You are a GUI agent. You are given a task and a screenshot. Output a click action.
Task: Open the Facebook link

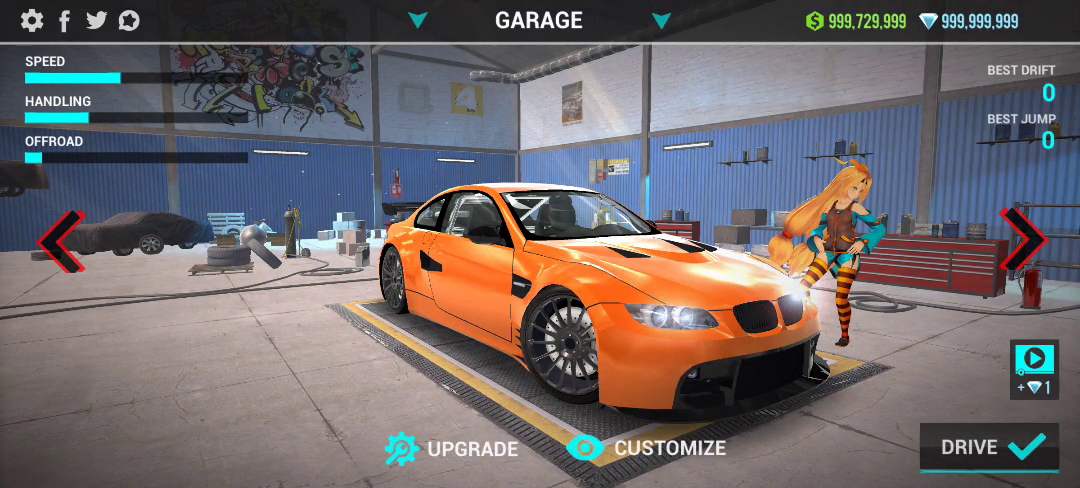pos(65,20)
